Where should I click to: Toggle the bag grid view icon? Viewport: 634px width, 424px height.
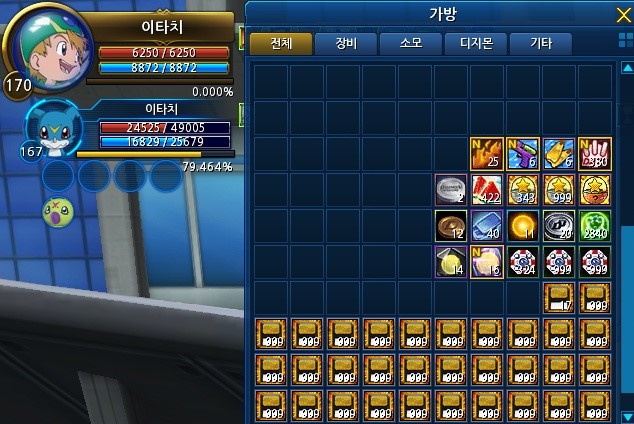pyautogui.click(x=625, y=42)
